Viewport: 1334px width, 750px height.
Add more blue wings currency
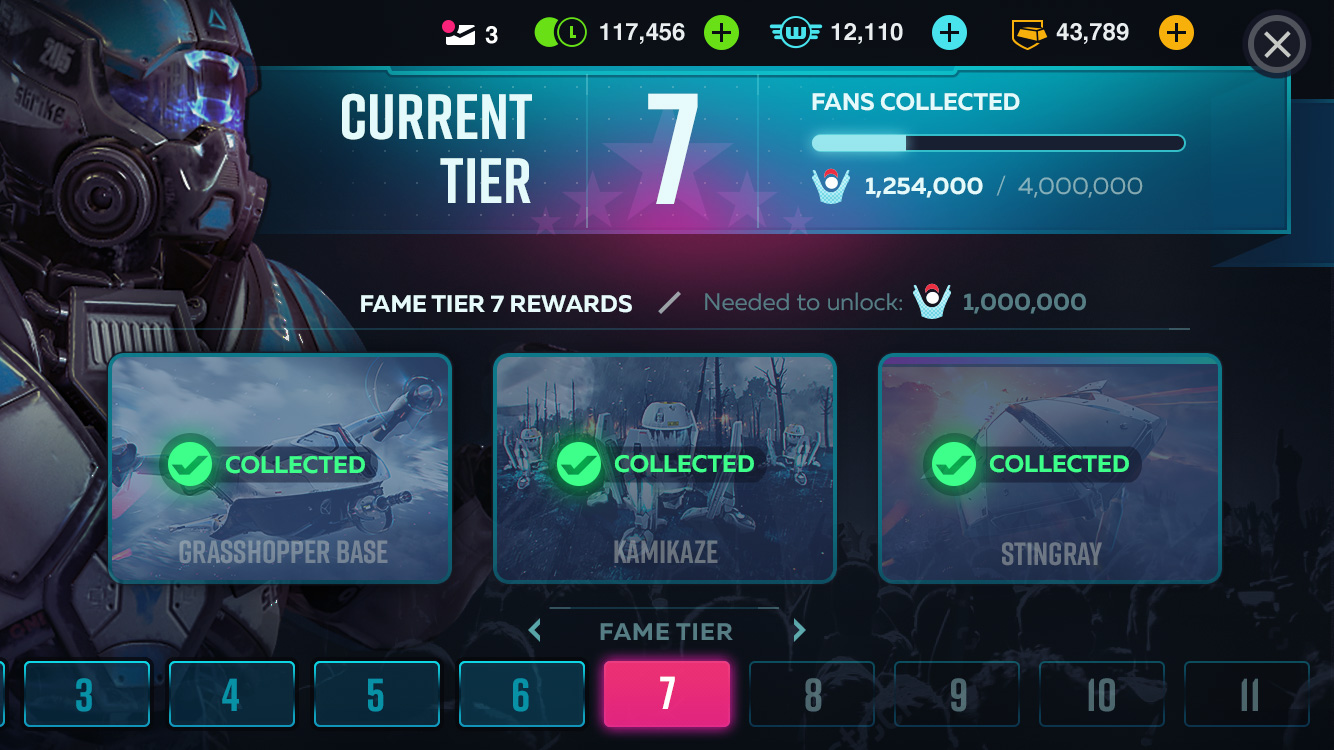pos(949,33)
